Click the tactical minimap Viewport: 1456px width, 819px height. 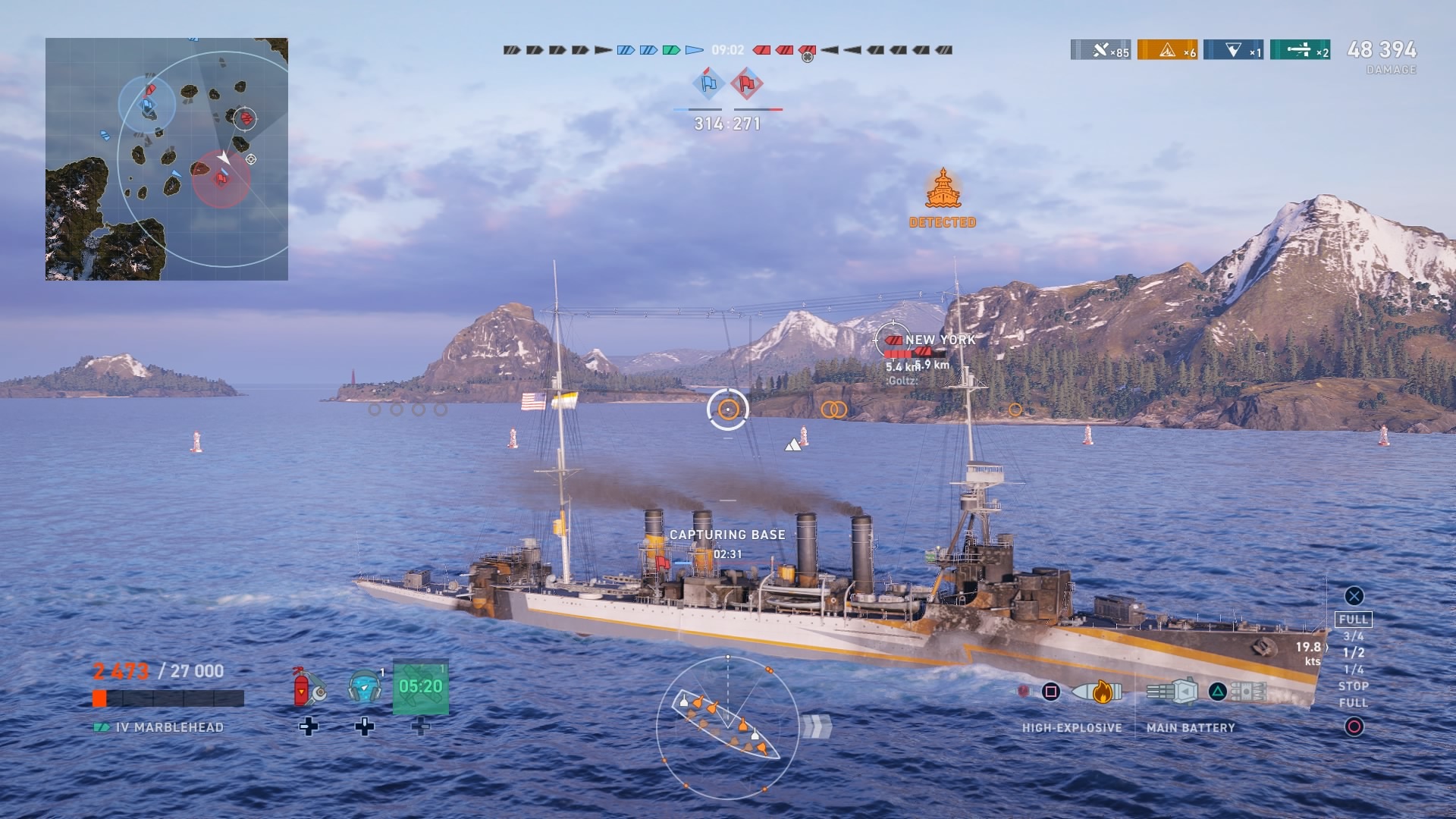[167, 159]
